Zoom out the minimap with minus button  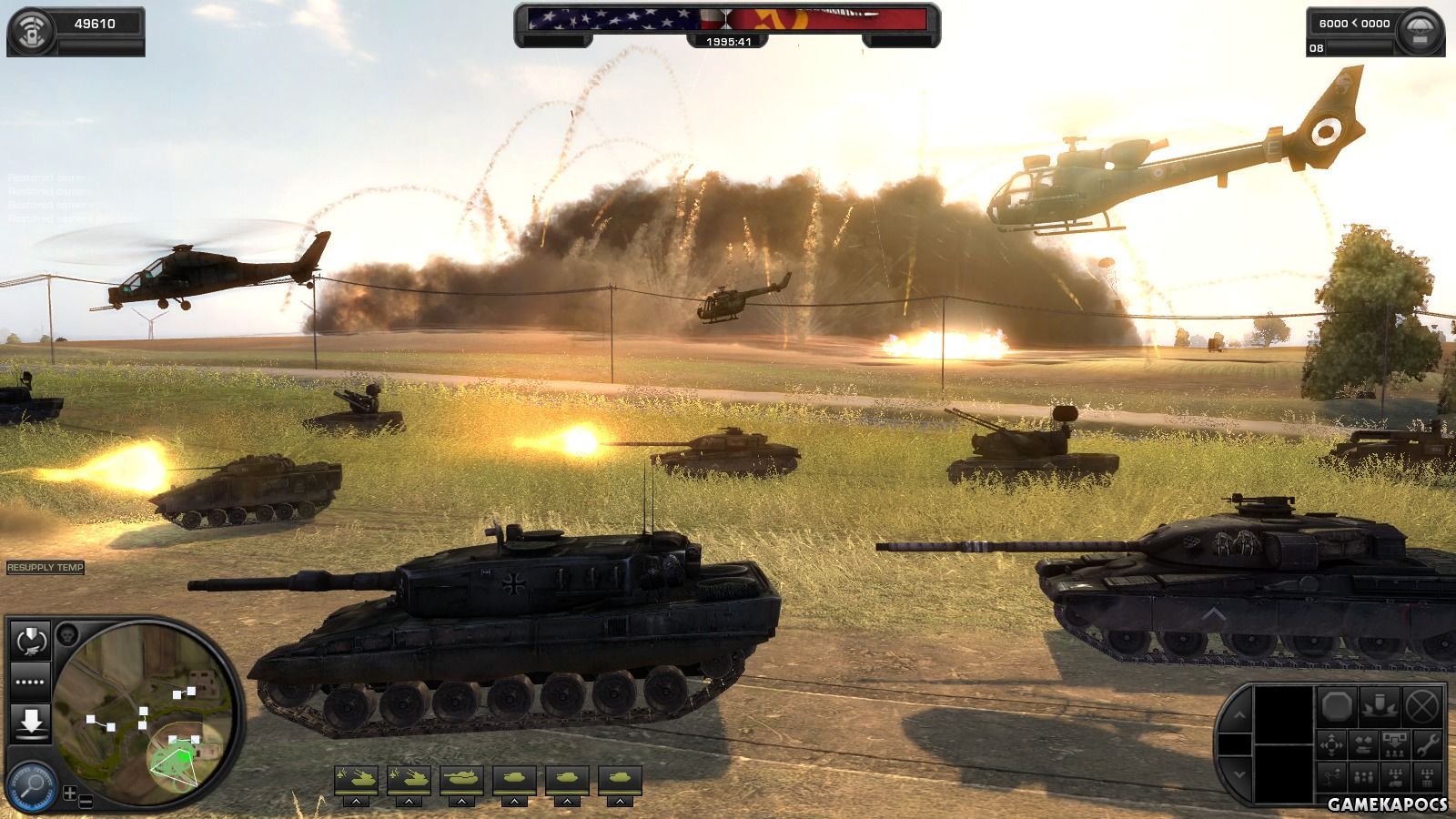tap(86, 802)
